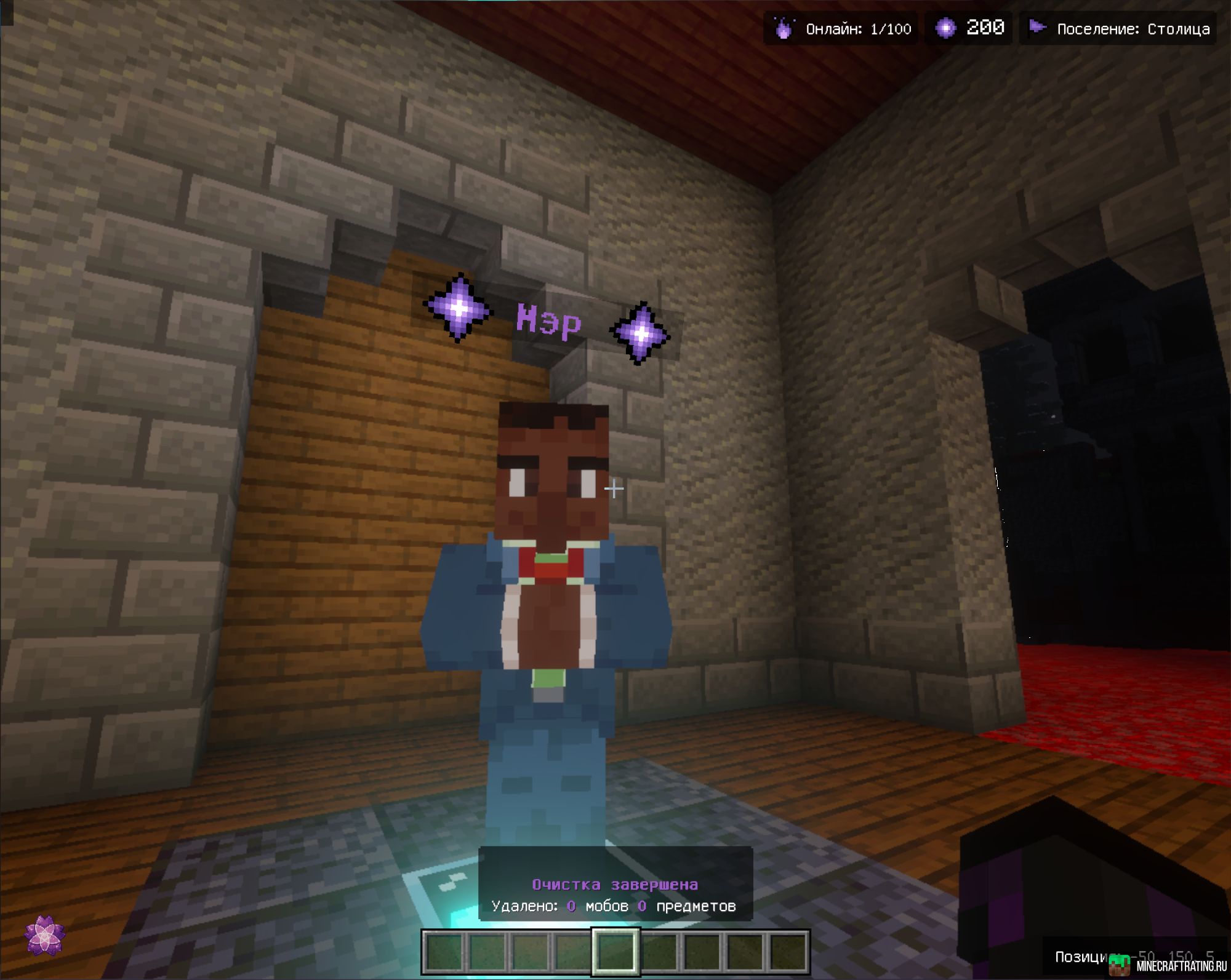Open the minecraftrating.ru watermark link
Viewport: 1231px width, 980px height.
click(1169, 965)
